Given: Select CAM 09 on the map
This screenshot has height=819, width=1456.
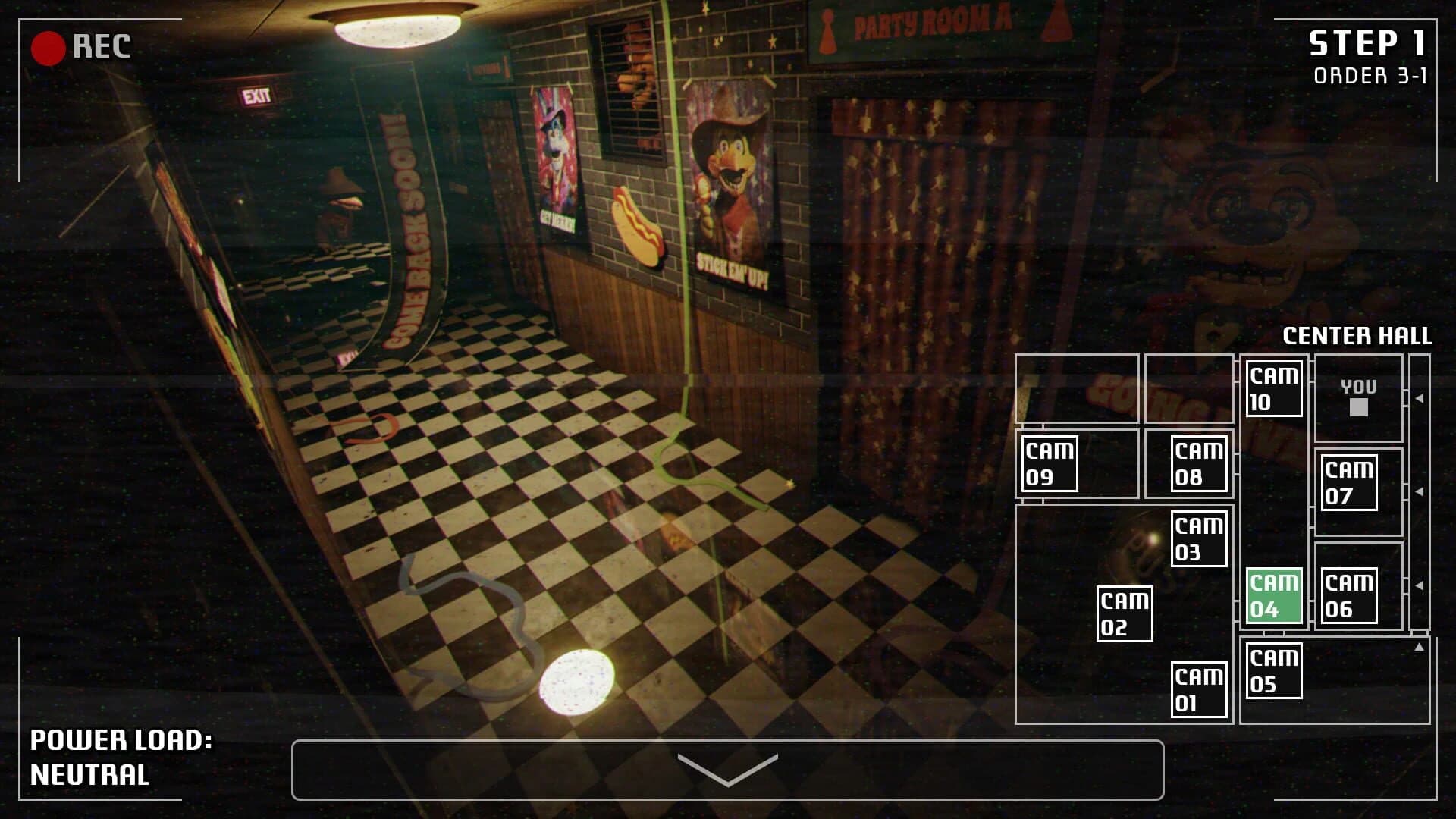Looking at the screenshot, I should pyautogui.click(x=1049, y=463).
